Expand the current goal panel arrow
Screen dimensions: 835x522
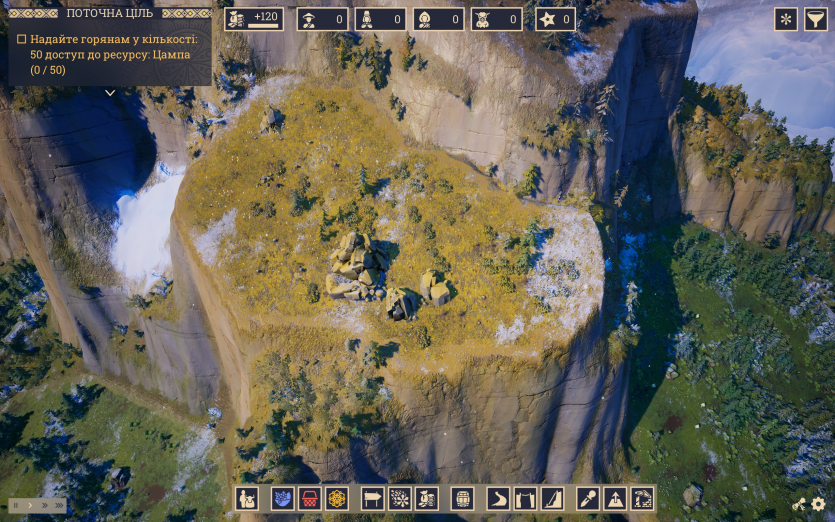110,92
